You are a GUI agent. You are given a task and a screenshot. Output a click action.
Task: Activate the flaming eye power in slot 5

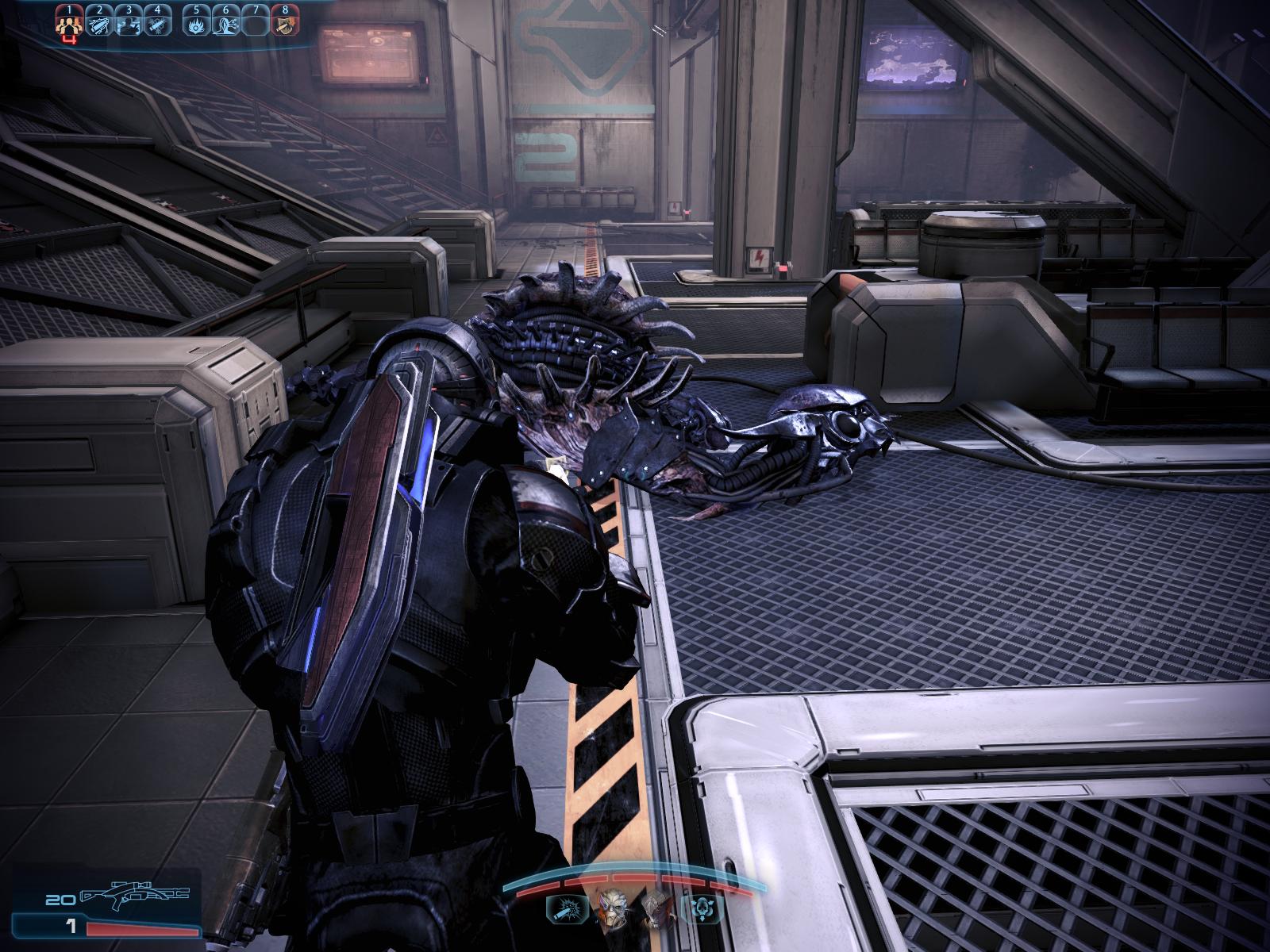coord(197,25)
